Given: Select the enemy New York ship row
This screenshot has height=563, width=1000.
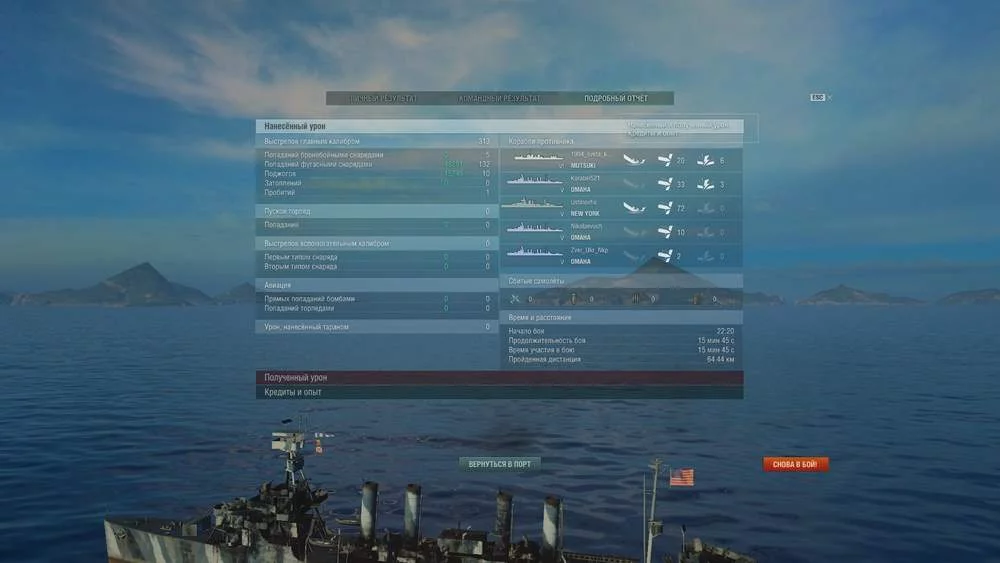Looking at the screenshot, I should [x=620, y=208].
